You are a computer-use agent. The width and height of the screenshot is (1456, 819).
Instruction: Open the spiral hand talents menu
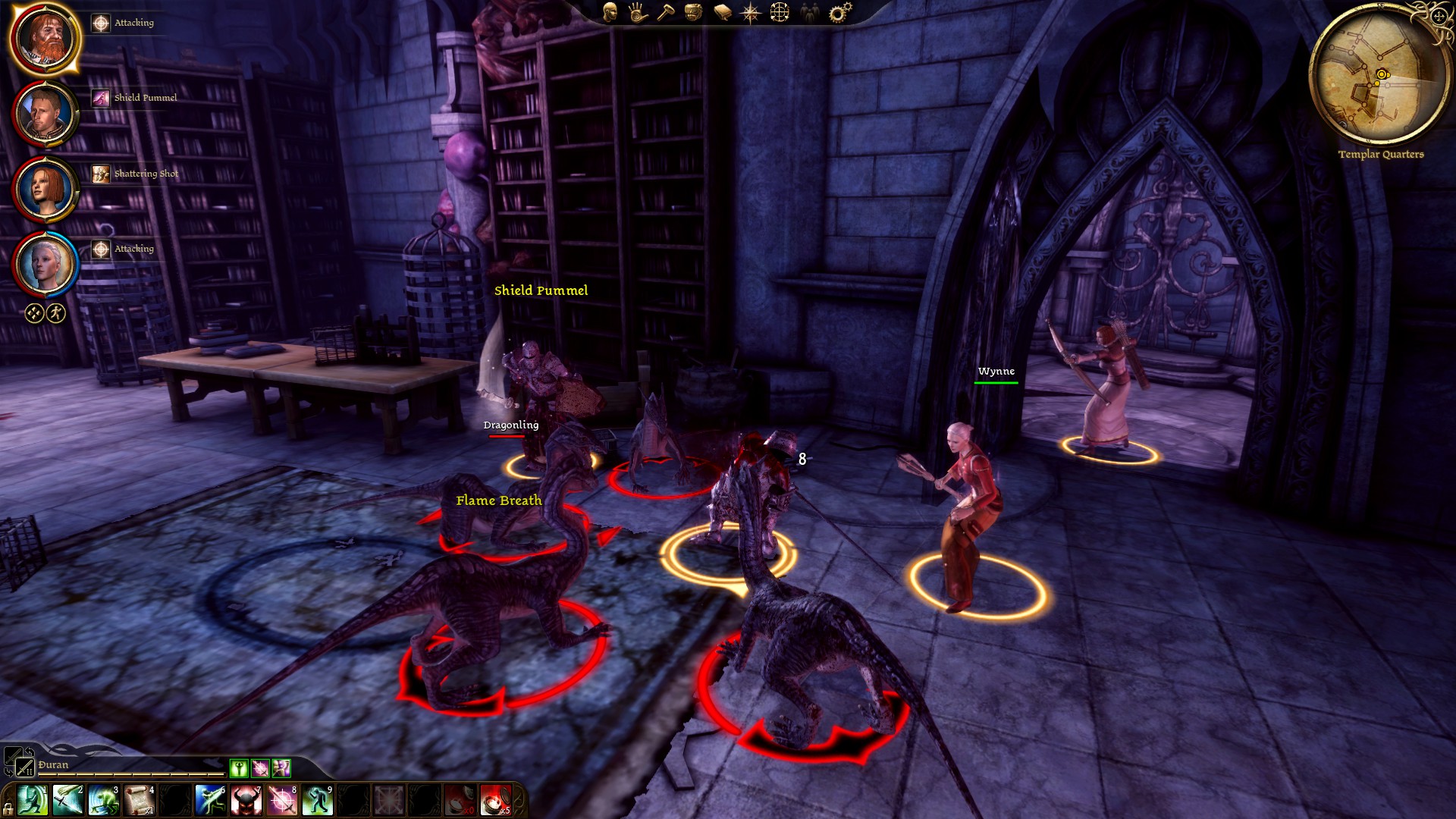point(637,12)
